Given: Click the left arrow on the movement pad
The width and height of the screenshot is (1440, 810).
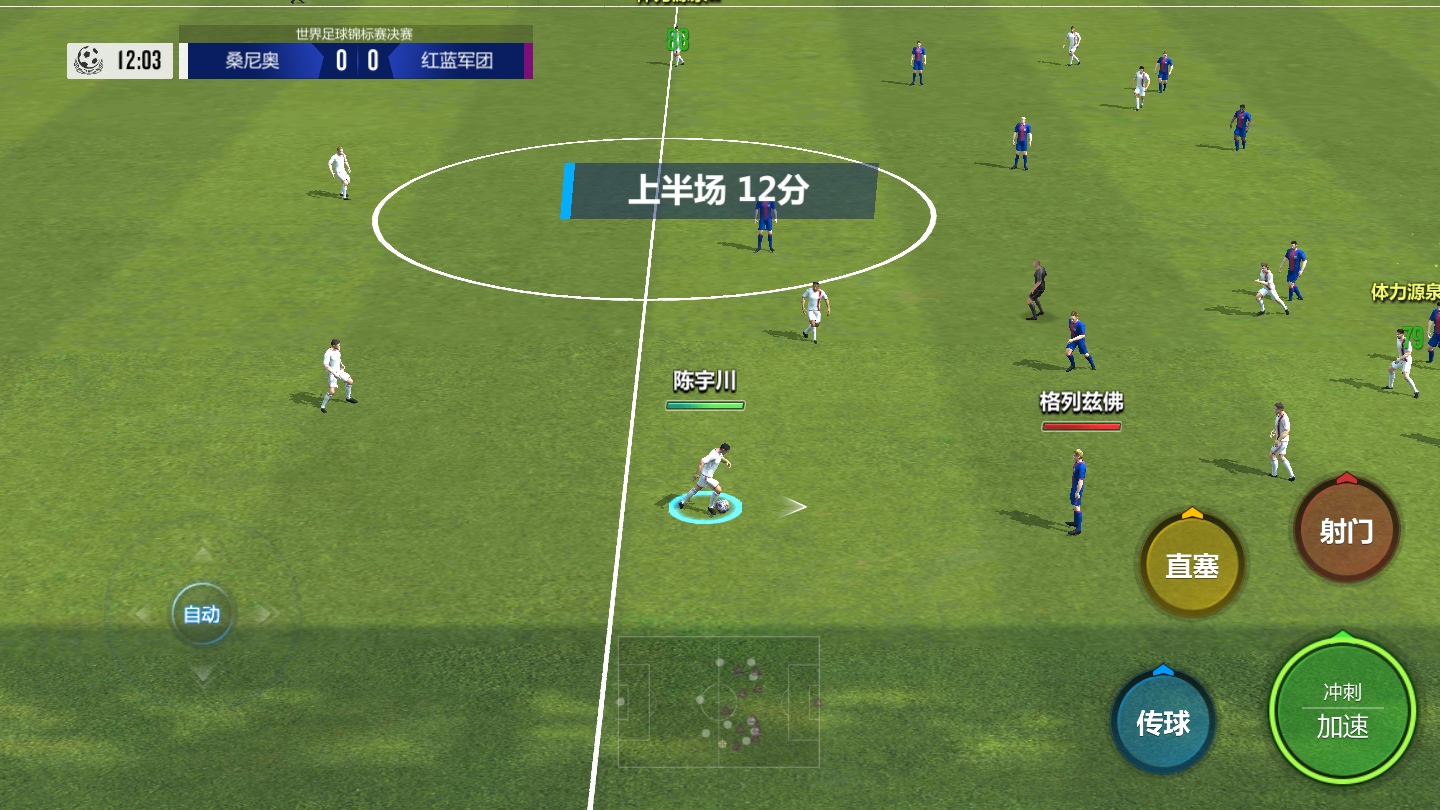Looking at the screenshot, I should 142,614.
